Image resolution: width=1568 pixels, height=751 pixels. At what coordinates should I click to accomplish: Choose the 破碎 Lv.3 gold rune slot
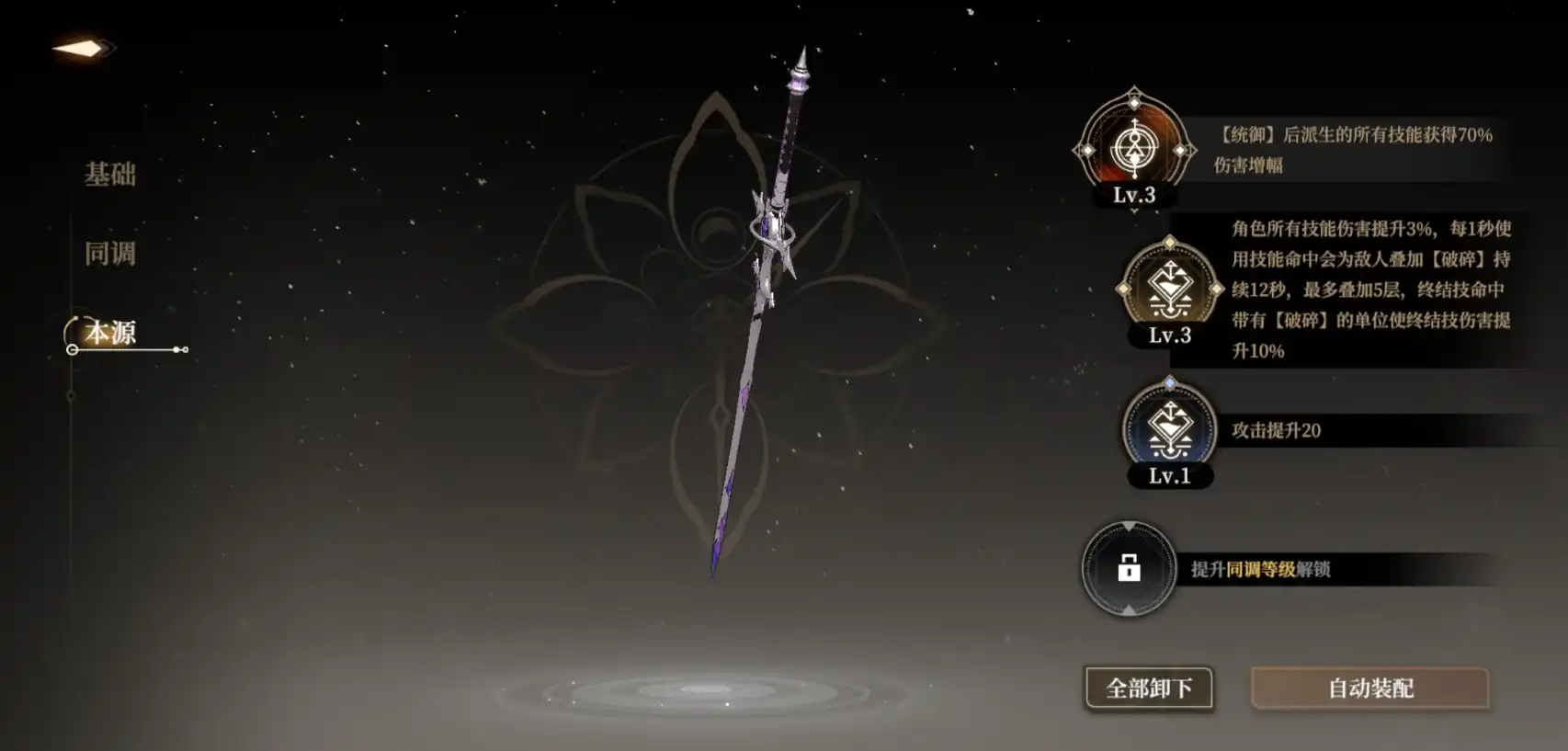(1169, 288)
